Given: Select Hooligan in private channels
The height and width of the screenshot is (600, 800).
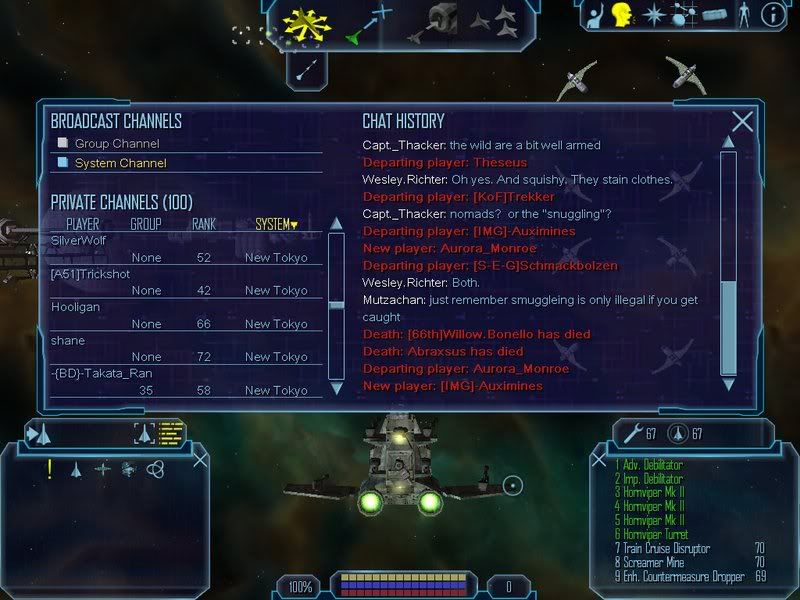Looking at the screenshot, I should point(73,308).
